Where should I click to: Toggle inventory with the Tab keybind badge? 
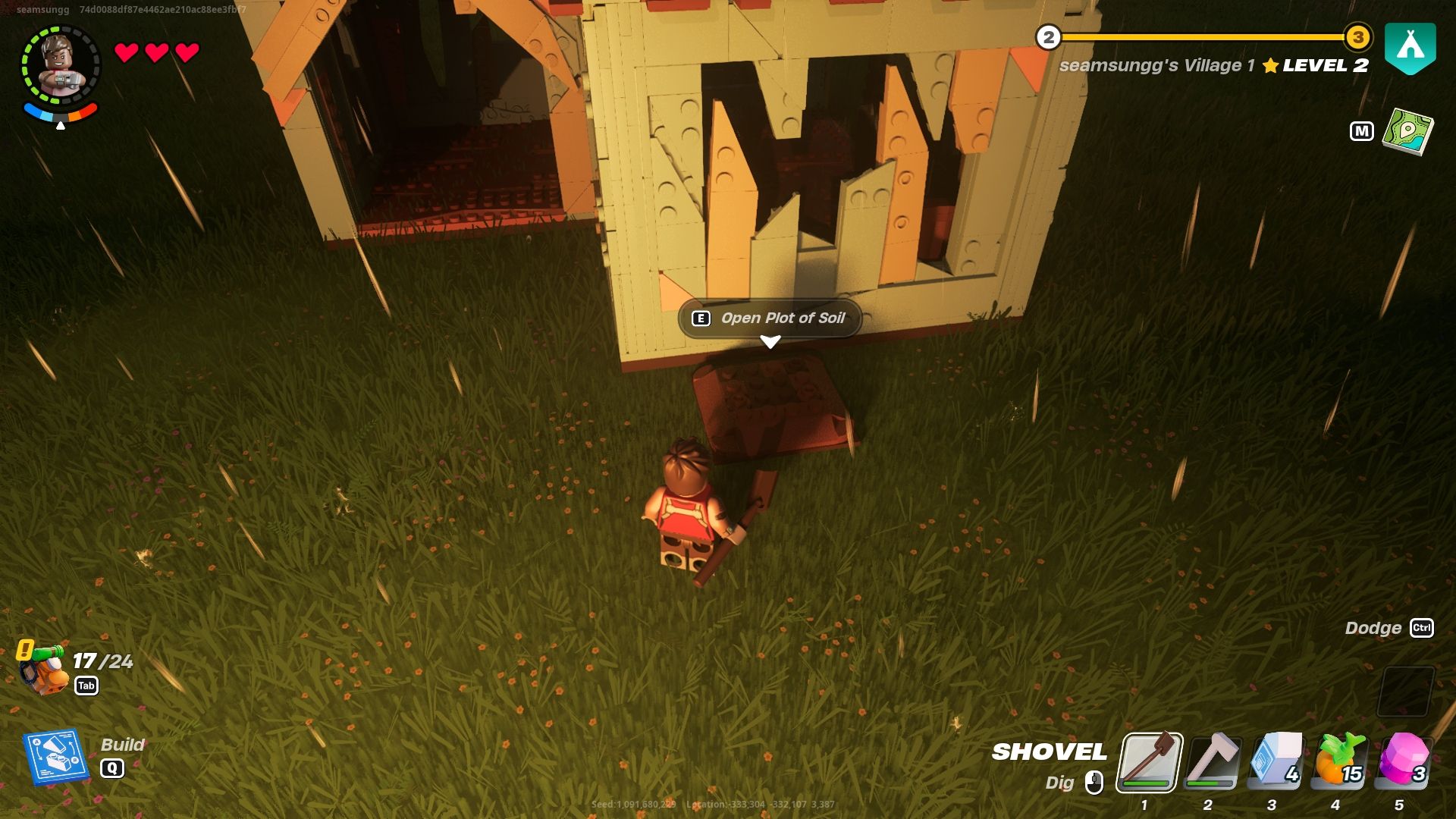(x=88, y=685)
